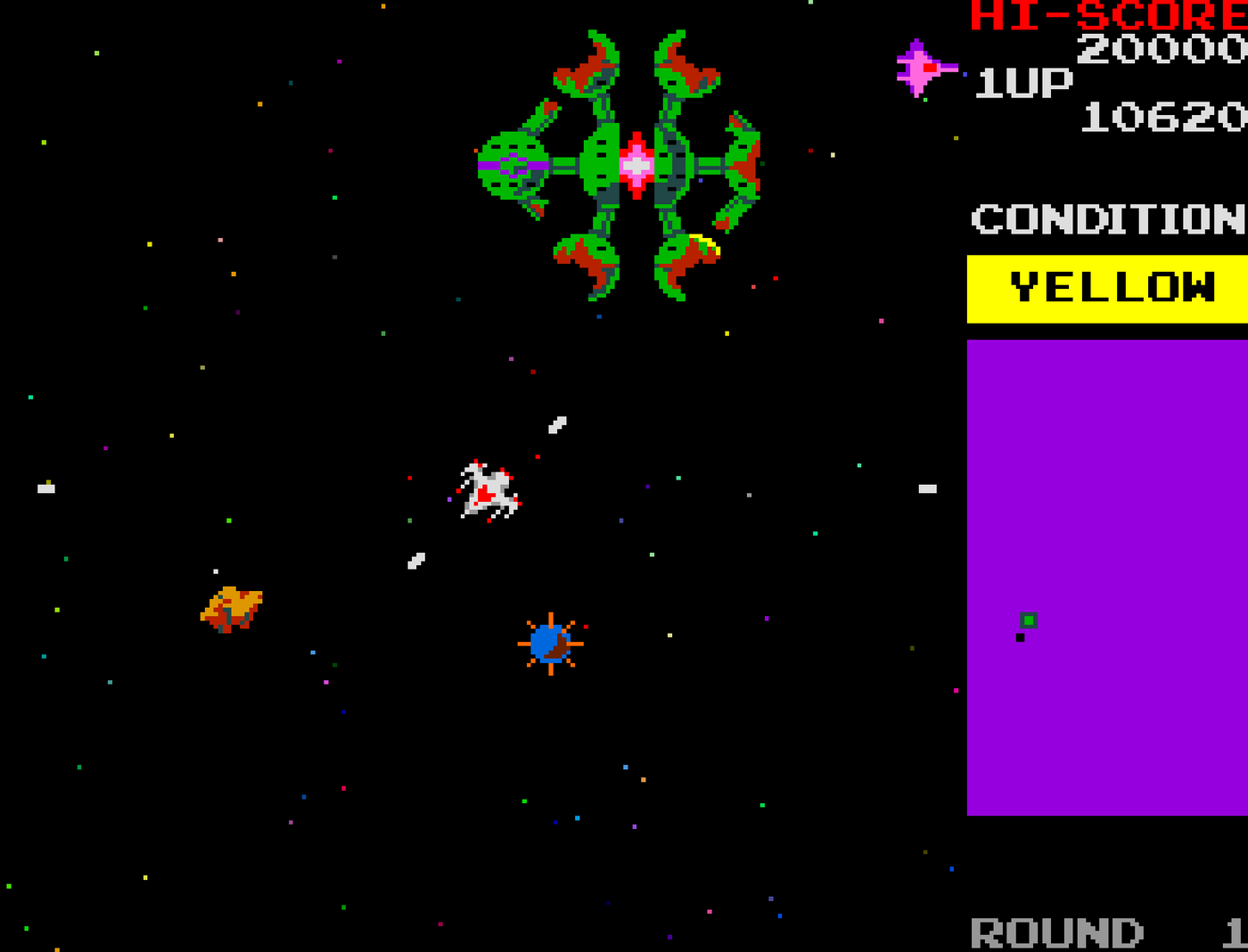This screenshot has height=952, width=1248.
Task: Target the glowing red station reactor
Action: (636, 165)
